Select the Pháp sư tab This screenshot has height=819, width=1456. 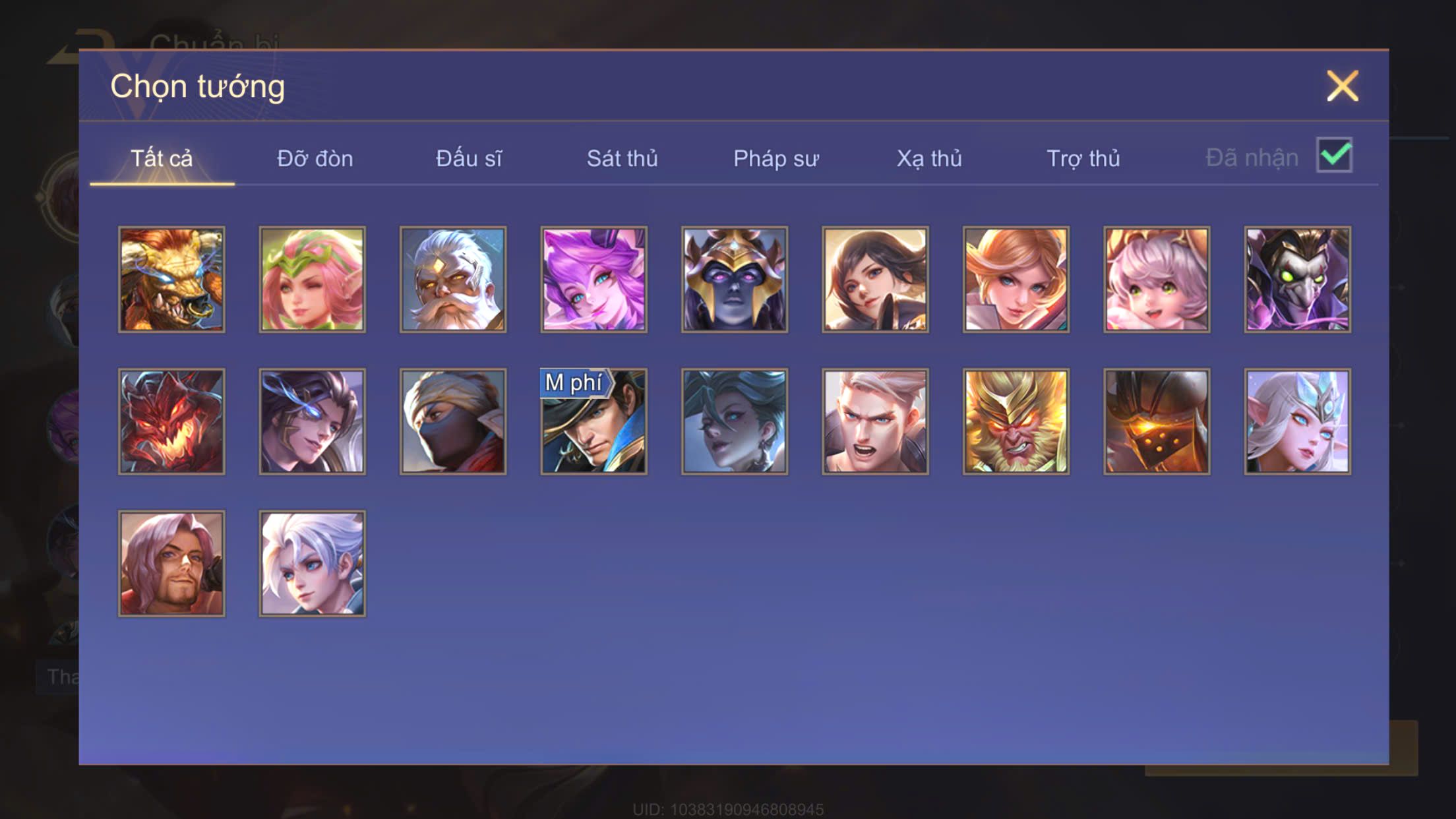775,159
